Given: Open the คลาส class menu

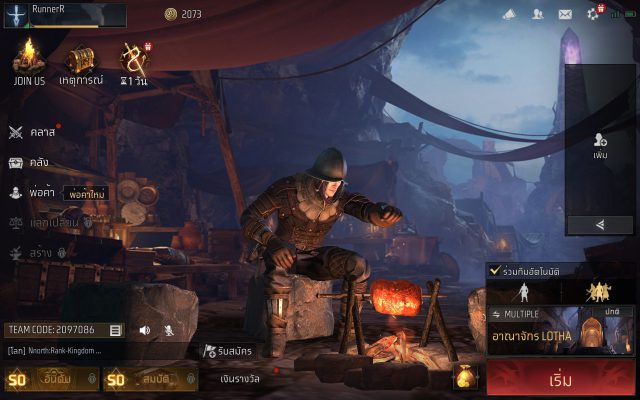Looking at the screenshot, I should pyautogui.click(x=32, y=132).
